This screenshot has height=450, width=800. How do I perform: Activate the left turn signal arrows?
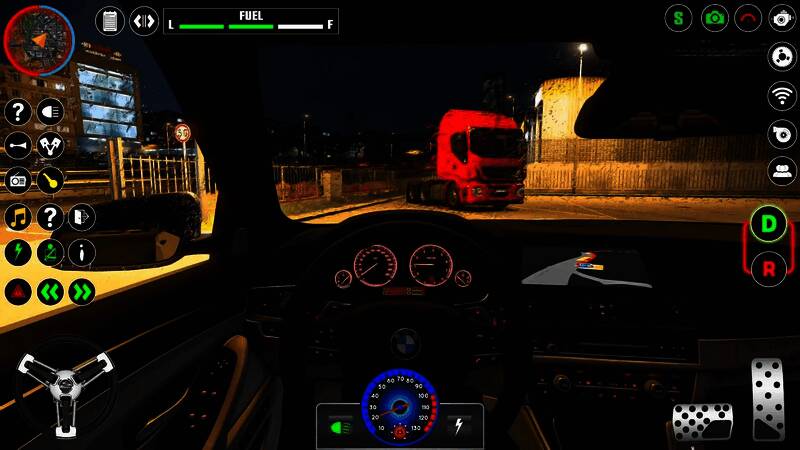pyautogui.click(x=51, y=292)
